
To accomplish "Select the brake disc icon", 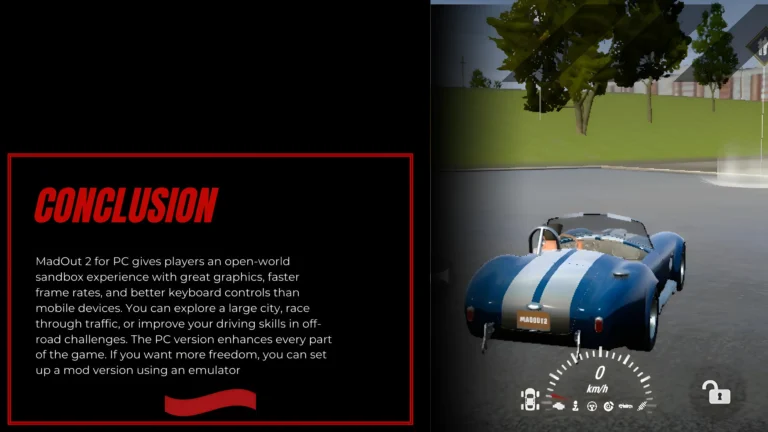I will pyautogui.click(x=607, y=406).
